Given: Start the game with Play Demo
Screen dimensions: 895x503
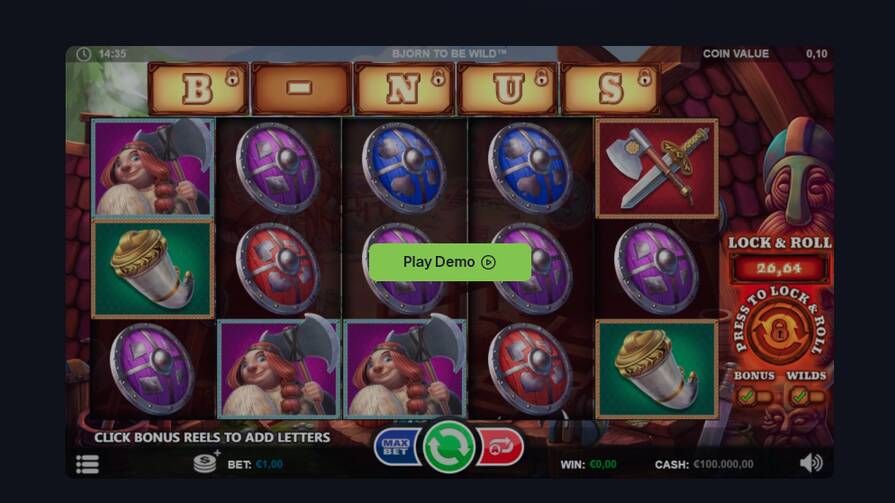Looking at the screenshot, I should point(449,262).
